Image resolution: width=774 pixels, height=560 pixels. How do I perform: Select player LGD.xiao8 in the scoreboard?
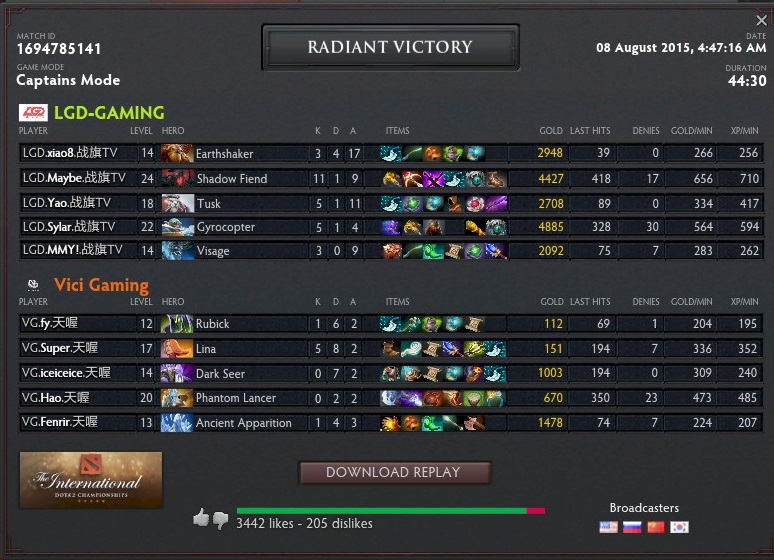click(x=74, y=153)
